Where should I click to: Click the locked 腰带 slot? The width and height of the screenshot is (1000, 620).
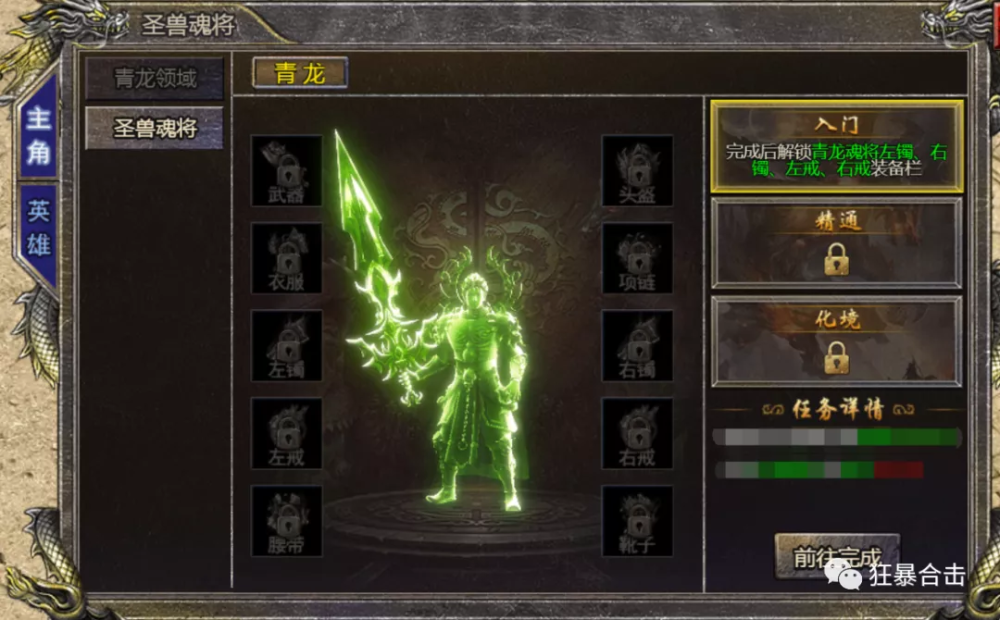pos(287,521)
